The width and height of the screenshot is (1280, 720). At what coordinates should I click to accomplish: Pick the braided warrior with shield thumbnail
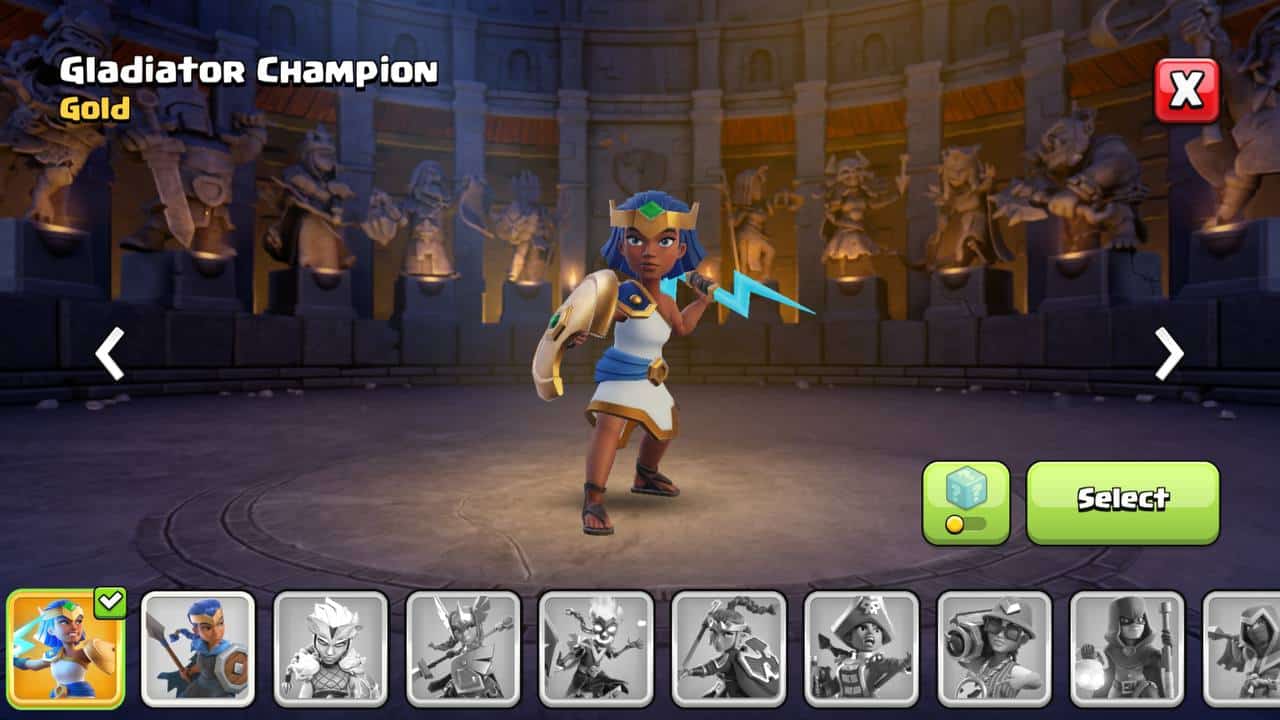point(729,648)
